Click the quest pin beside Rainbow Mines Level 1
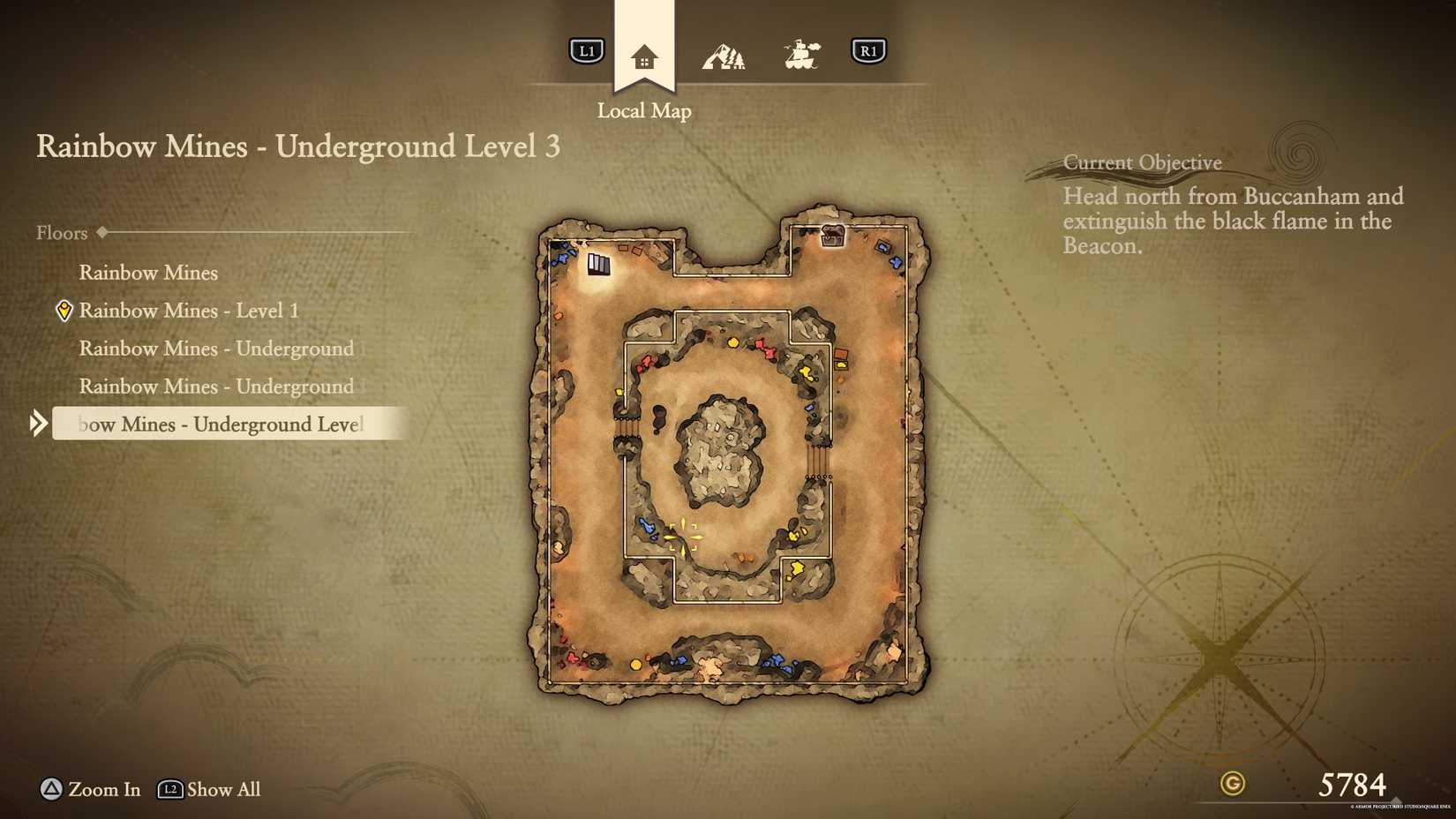This screenshot has width=1456, height=819. coord(63,310)
